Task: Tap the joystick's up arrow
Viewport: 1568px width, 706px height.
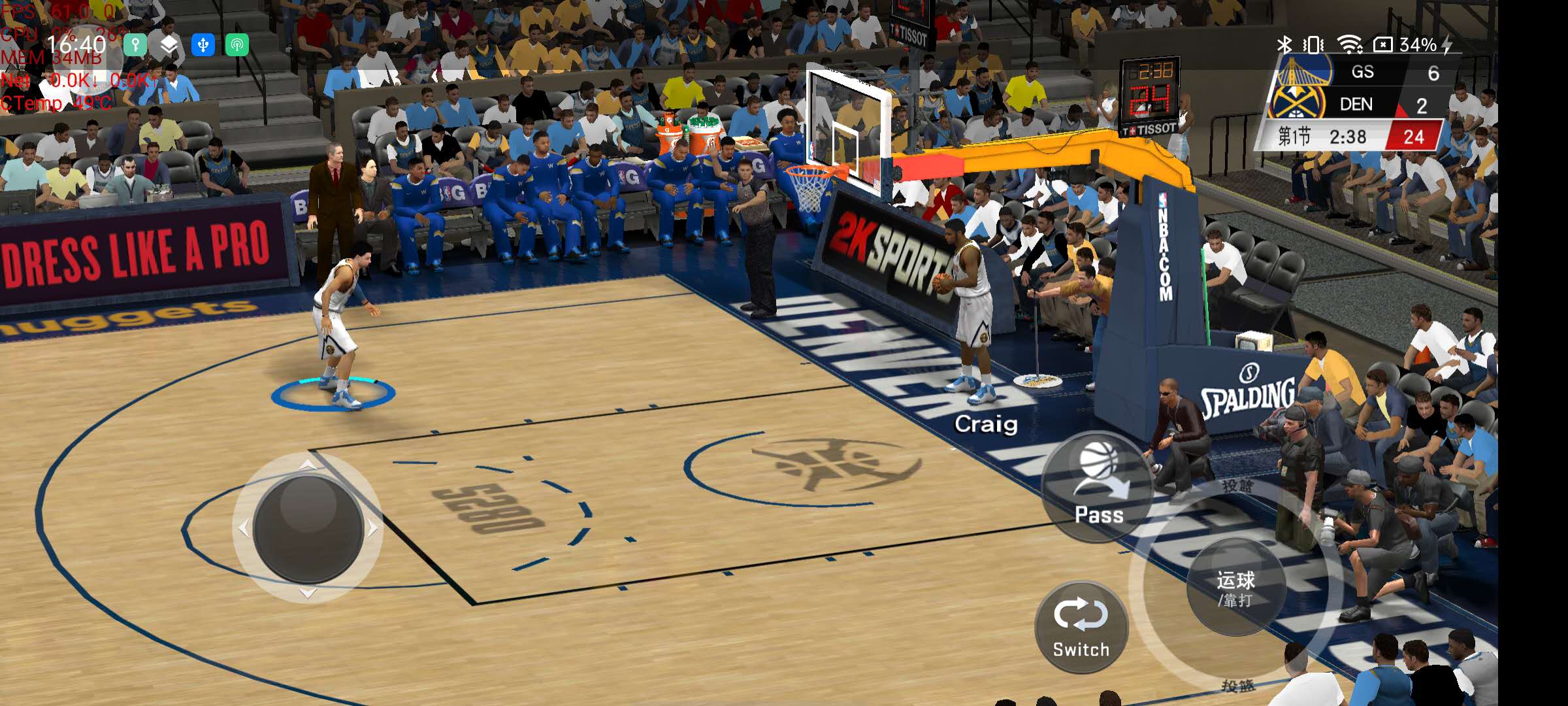Action: pos(308,465)
